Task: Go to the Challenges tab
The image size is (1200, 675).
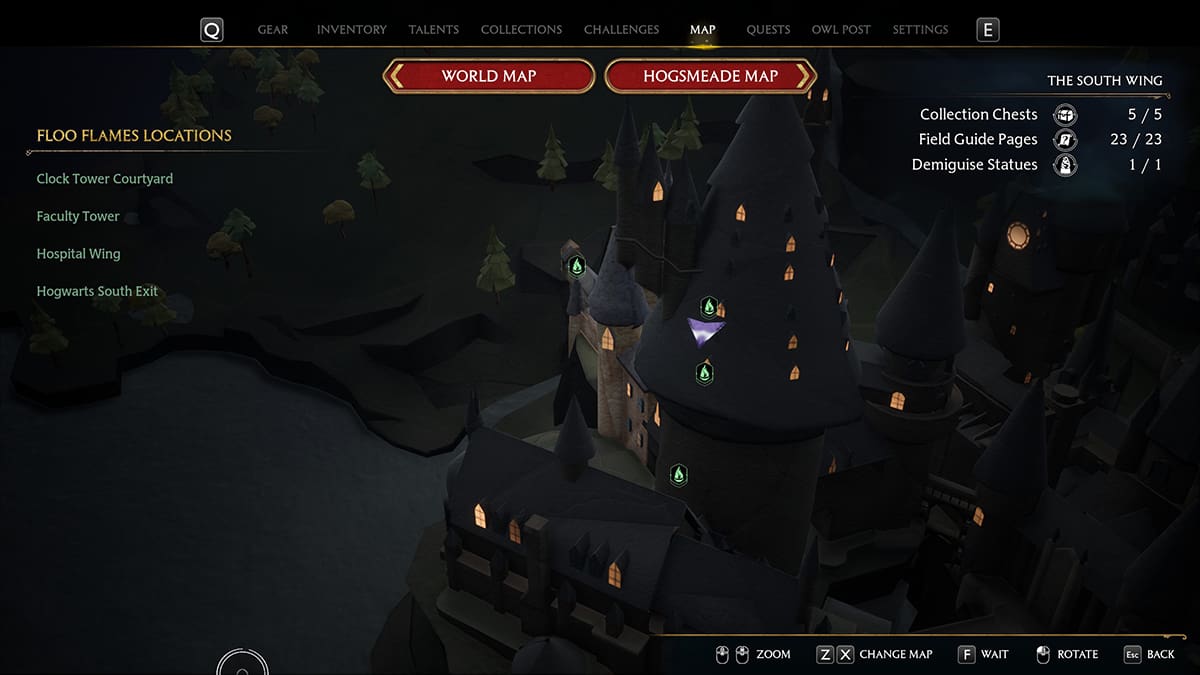Action: point(621,30)
